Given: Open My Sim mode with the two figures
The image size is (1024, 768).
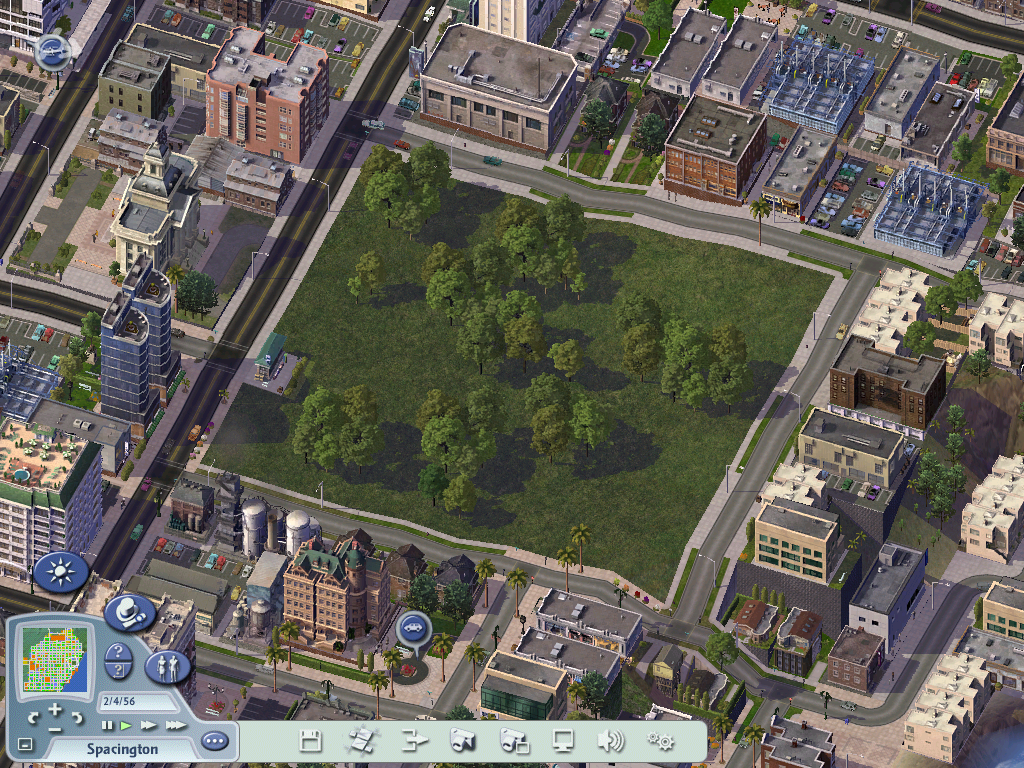Looking at the screenshot, I should 168,667.
